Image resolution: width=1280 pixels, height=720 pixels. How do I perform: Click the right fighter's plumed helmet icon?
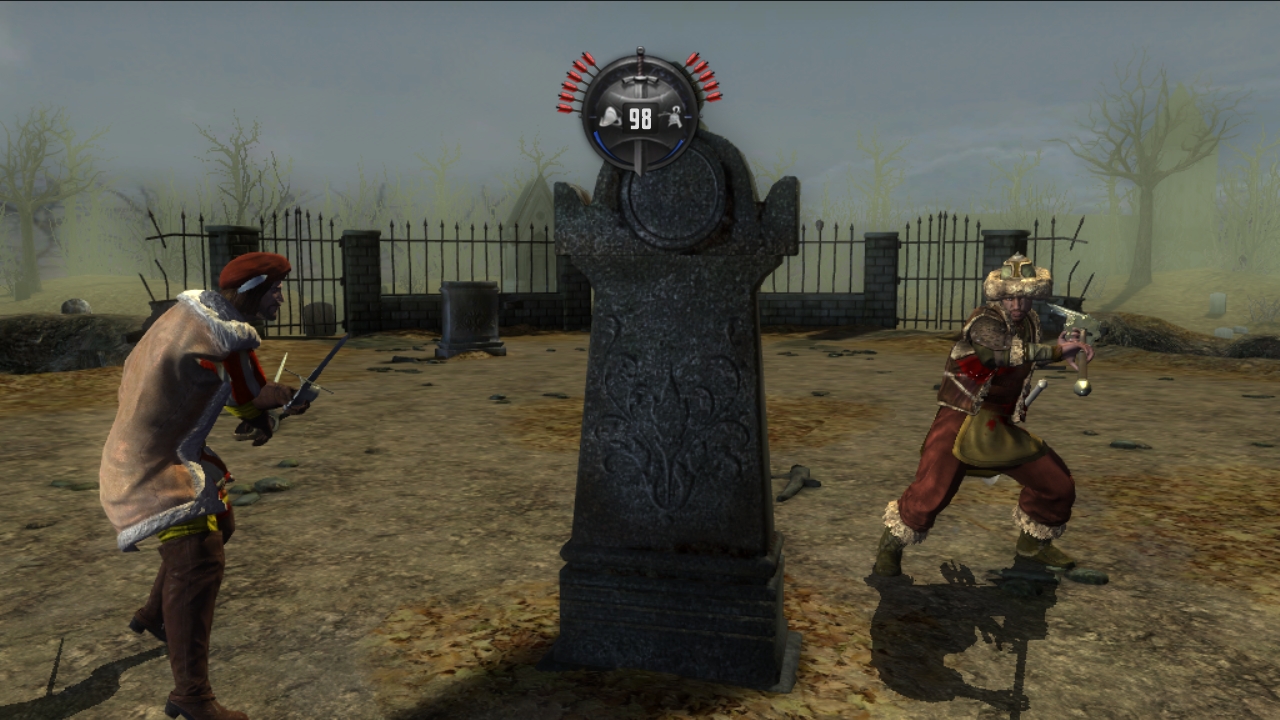click(x=676, y=118)
